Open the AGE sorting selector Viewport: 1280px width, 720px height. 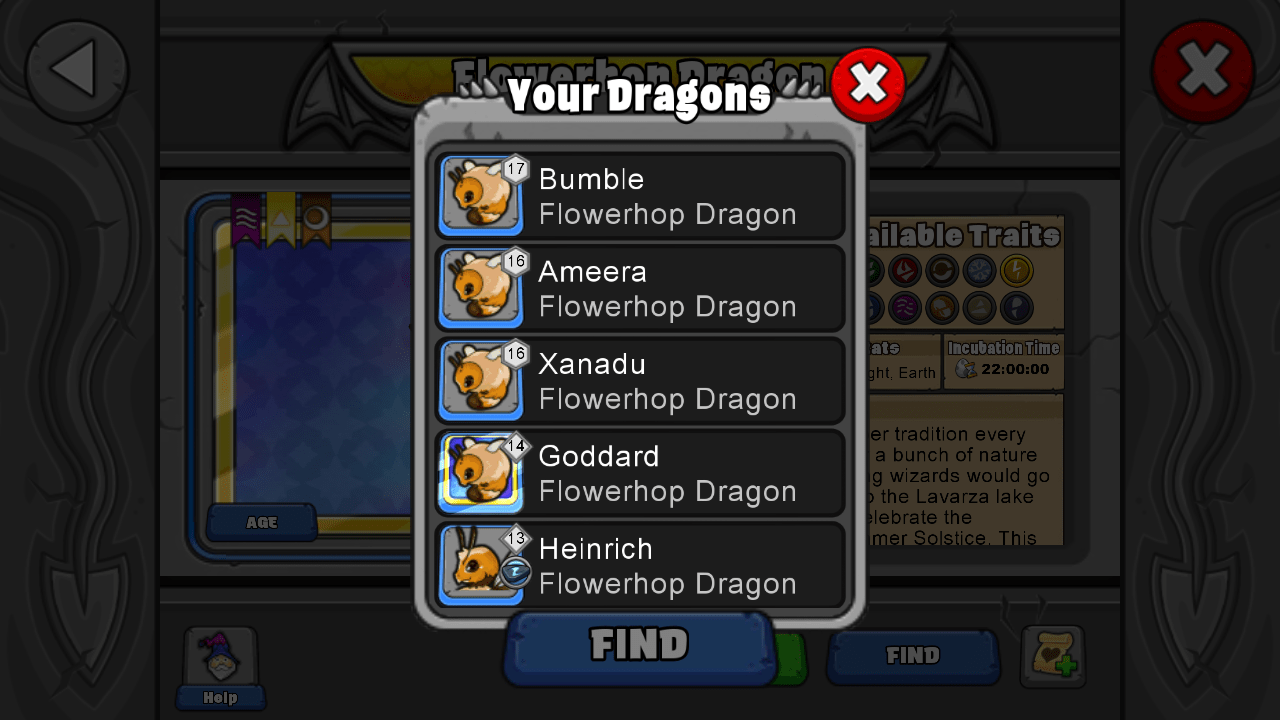tap(261, 521)
